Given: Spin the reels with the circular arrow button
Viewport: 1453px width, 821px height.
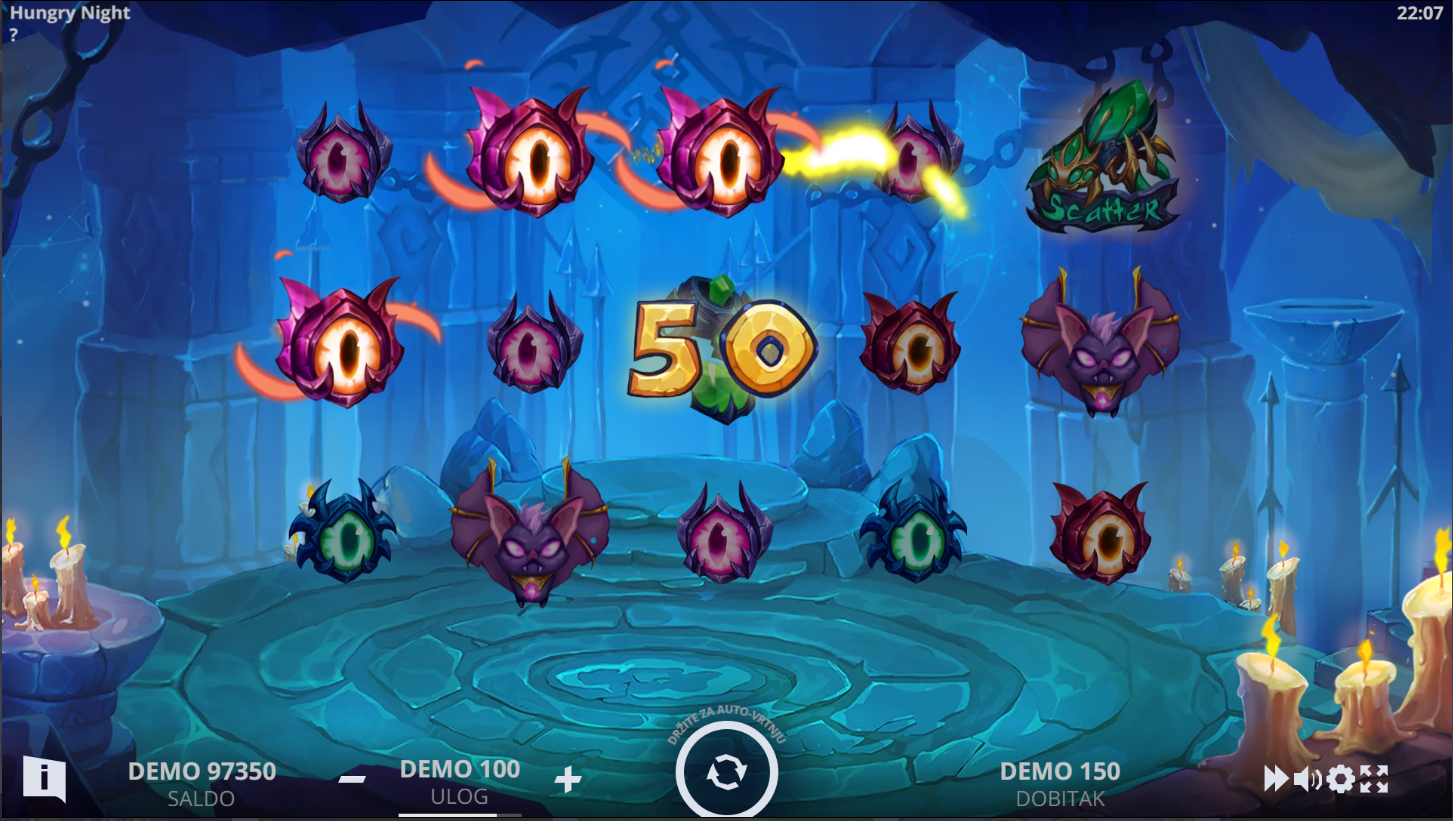Looking at the screenshot, I should 726,773.
